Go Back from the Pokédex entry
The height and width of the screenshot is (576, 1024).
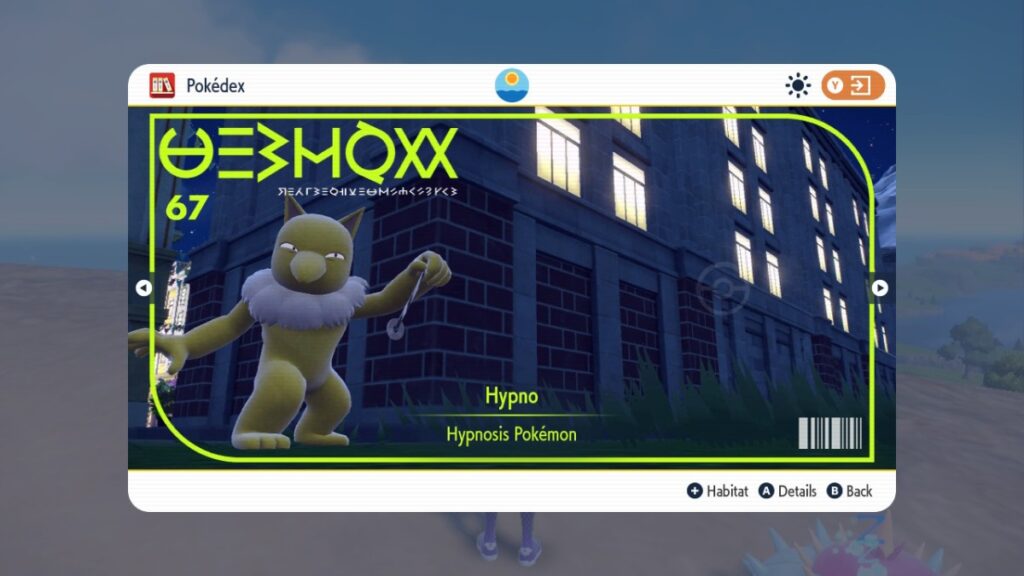pyautogui.click(x=849, y=491)
